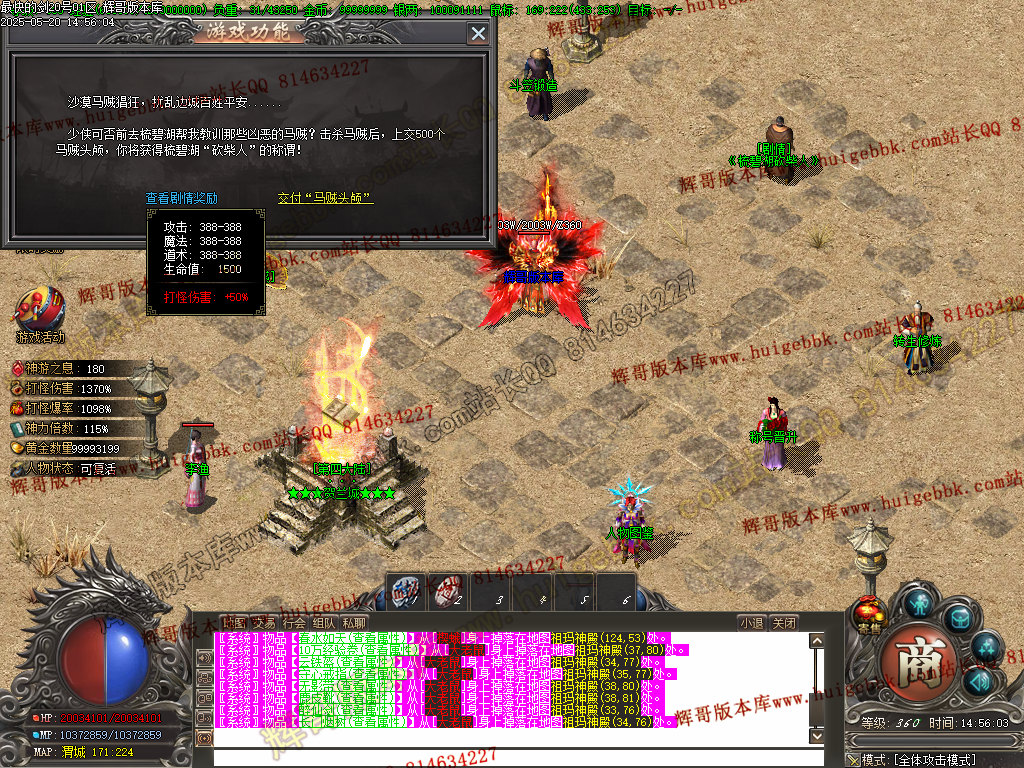This screenshot has height=768, width=1024.
Task: Open the 游戏活动 drum icon
Action: click(x=40, y=310)
